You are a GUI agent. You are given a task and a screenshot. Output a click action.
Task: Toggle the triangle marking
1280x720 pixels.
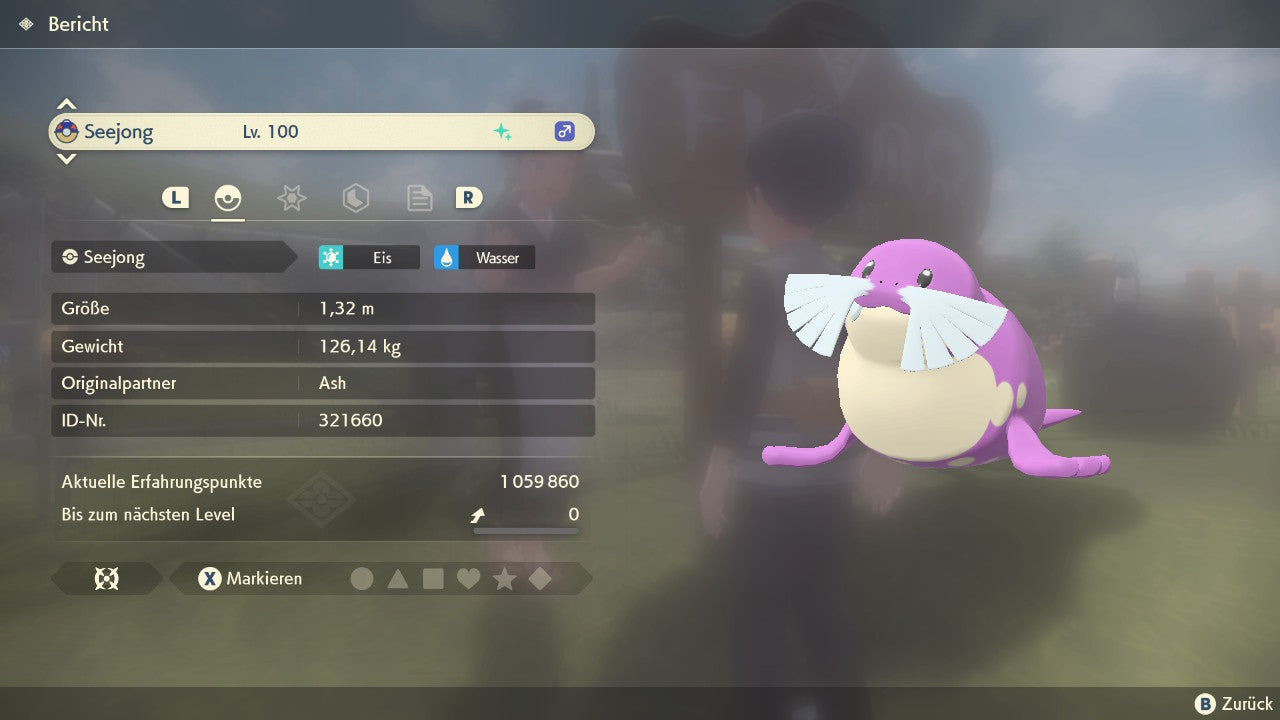pyautogui.click(x=398, y=578)
